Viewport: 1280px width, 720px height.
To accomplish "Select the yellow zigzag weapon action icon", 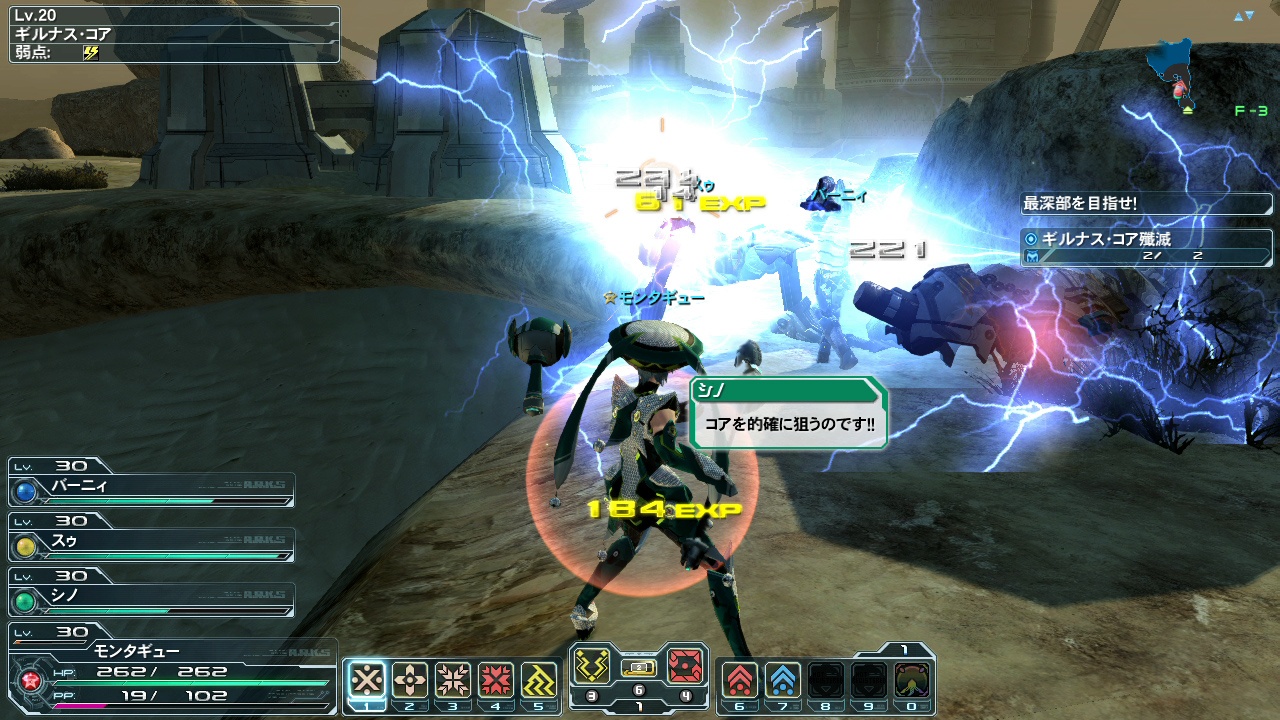I will click(592, 665).
